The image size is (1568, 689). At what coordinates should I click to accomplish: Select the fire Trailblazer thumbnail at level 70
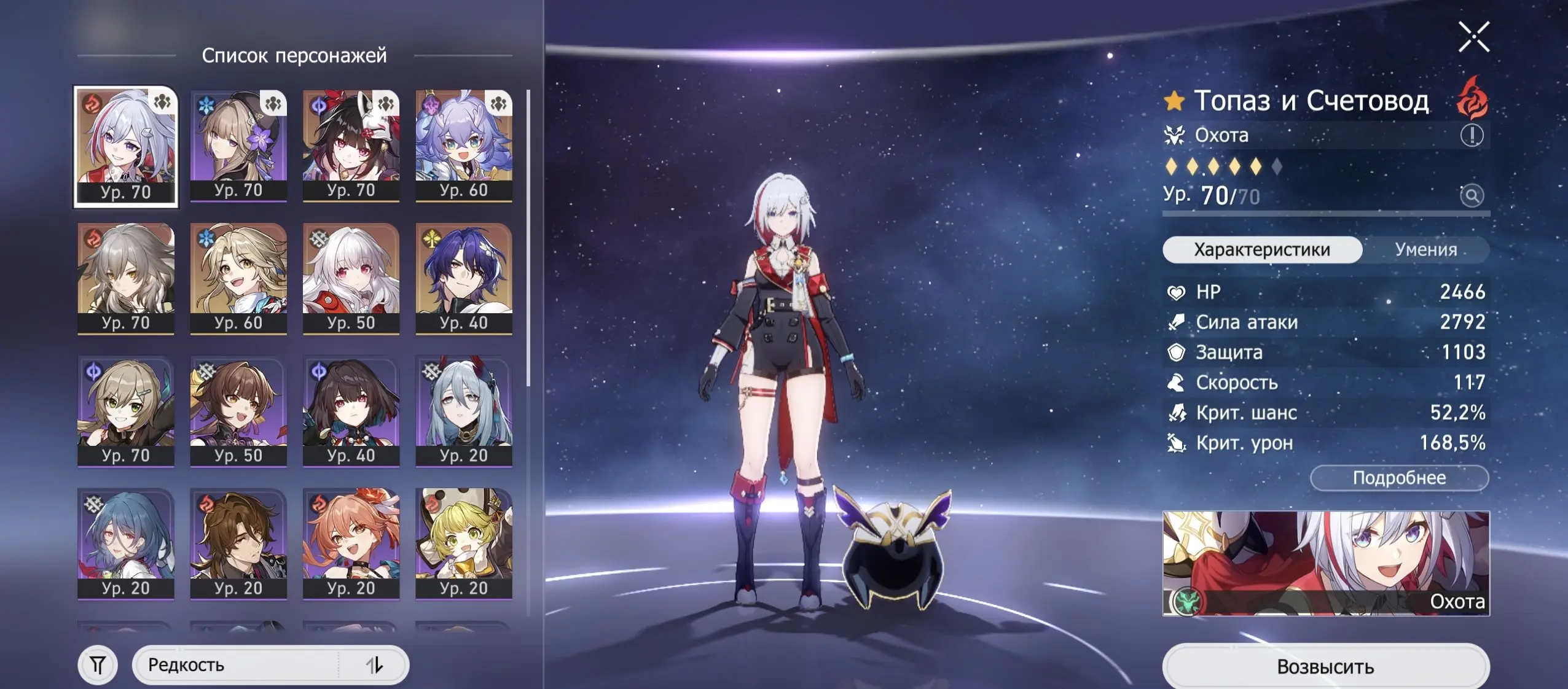pos(125,276)
